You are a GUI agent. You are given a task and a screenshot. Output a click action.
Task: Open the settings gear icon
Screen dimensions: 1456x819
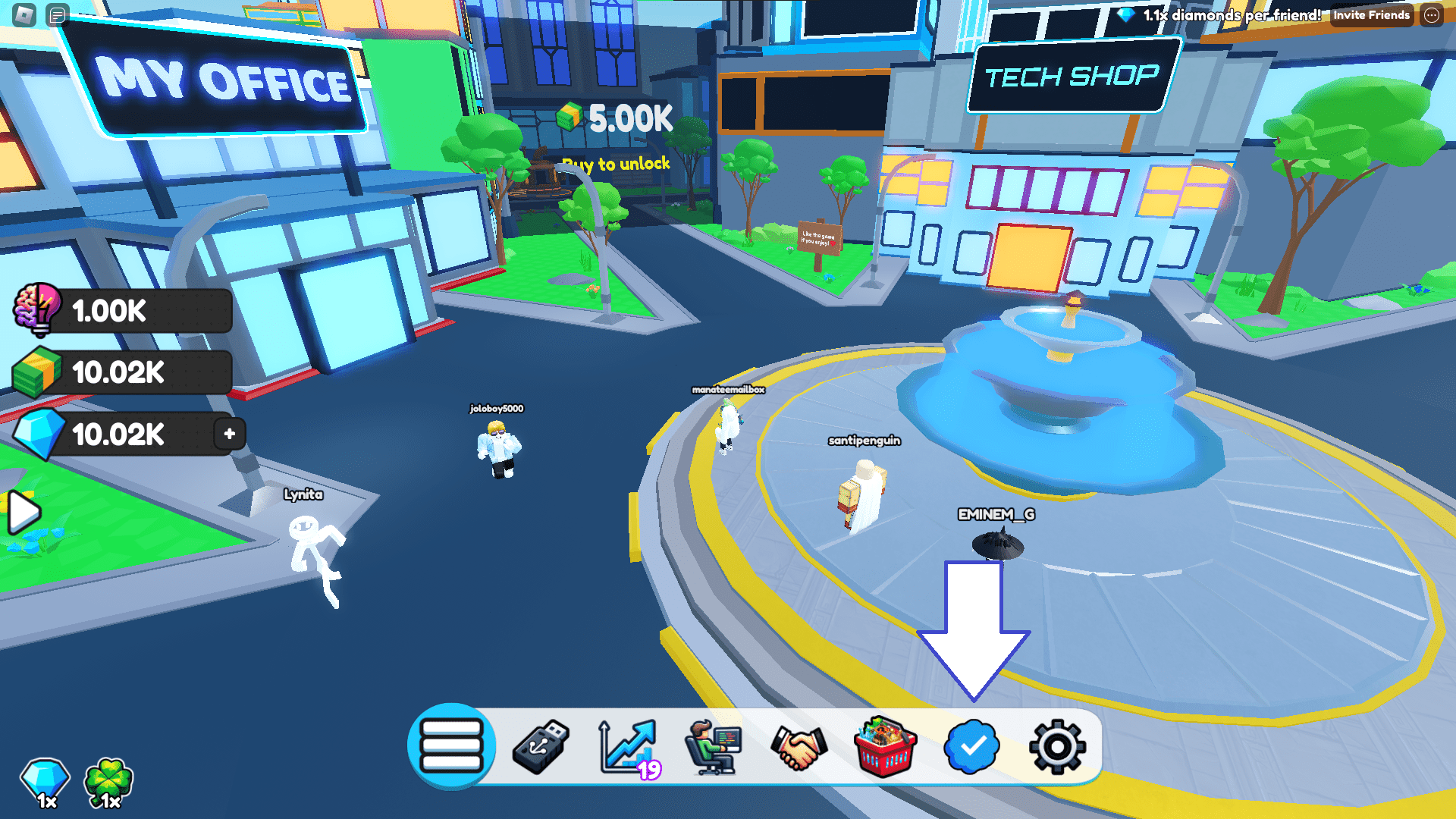click(x=1057, y=746)
